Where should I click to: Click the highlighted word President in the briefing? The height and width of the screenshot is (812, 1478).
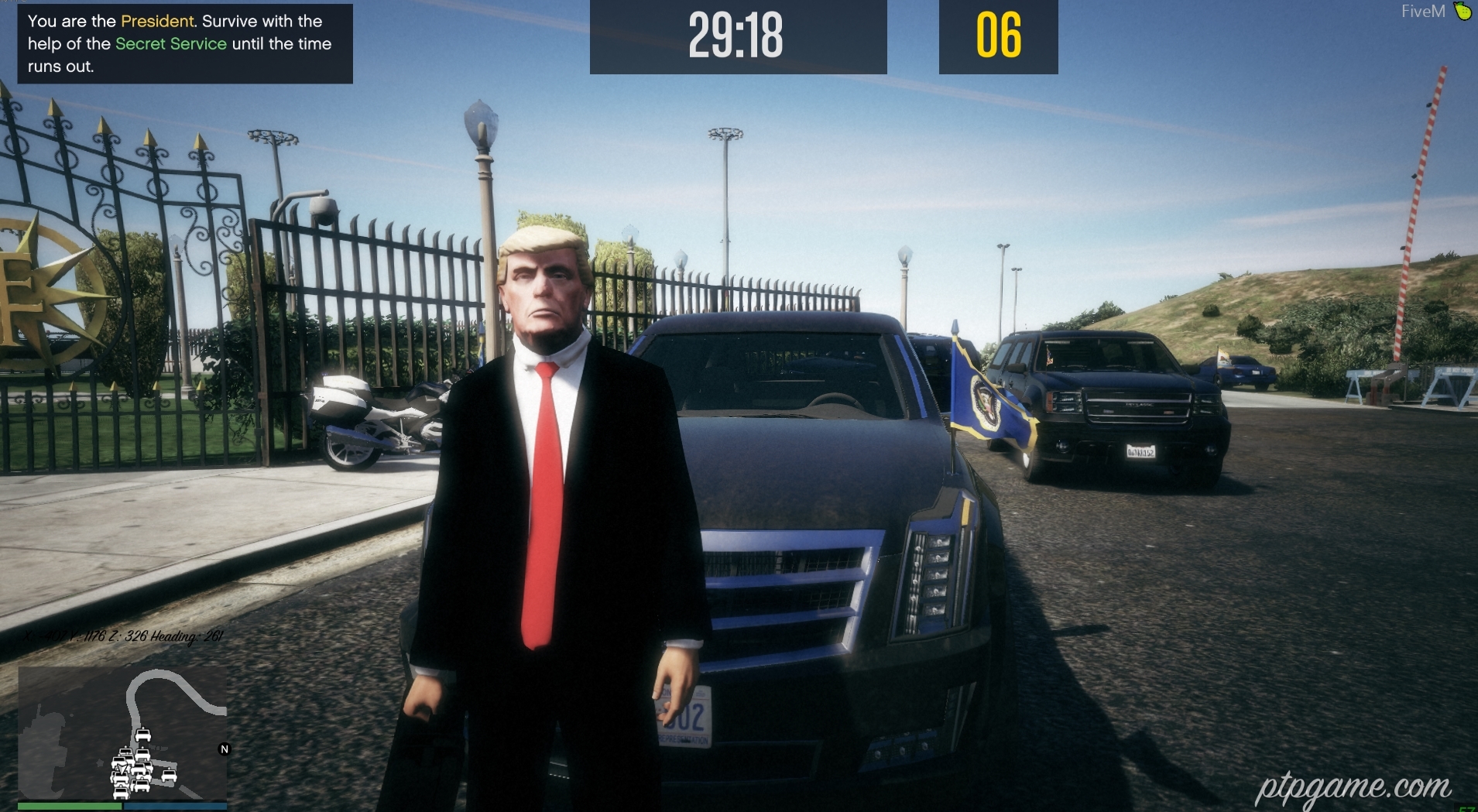point(156,21)
